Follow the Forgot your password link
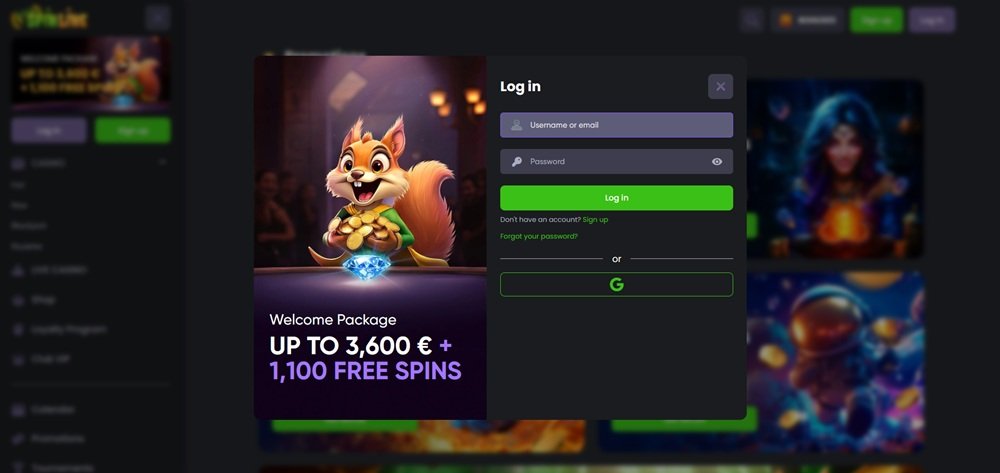The height and width of the screenshot is (473, 1000). tap(538, 236)
